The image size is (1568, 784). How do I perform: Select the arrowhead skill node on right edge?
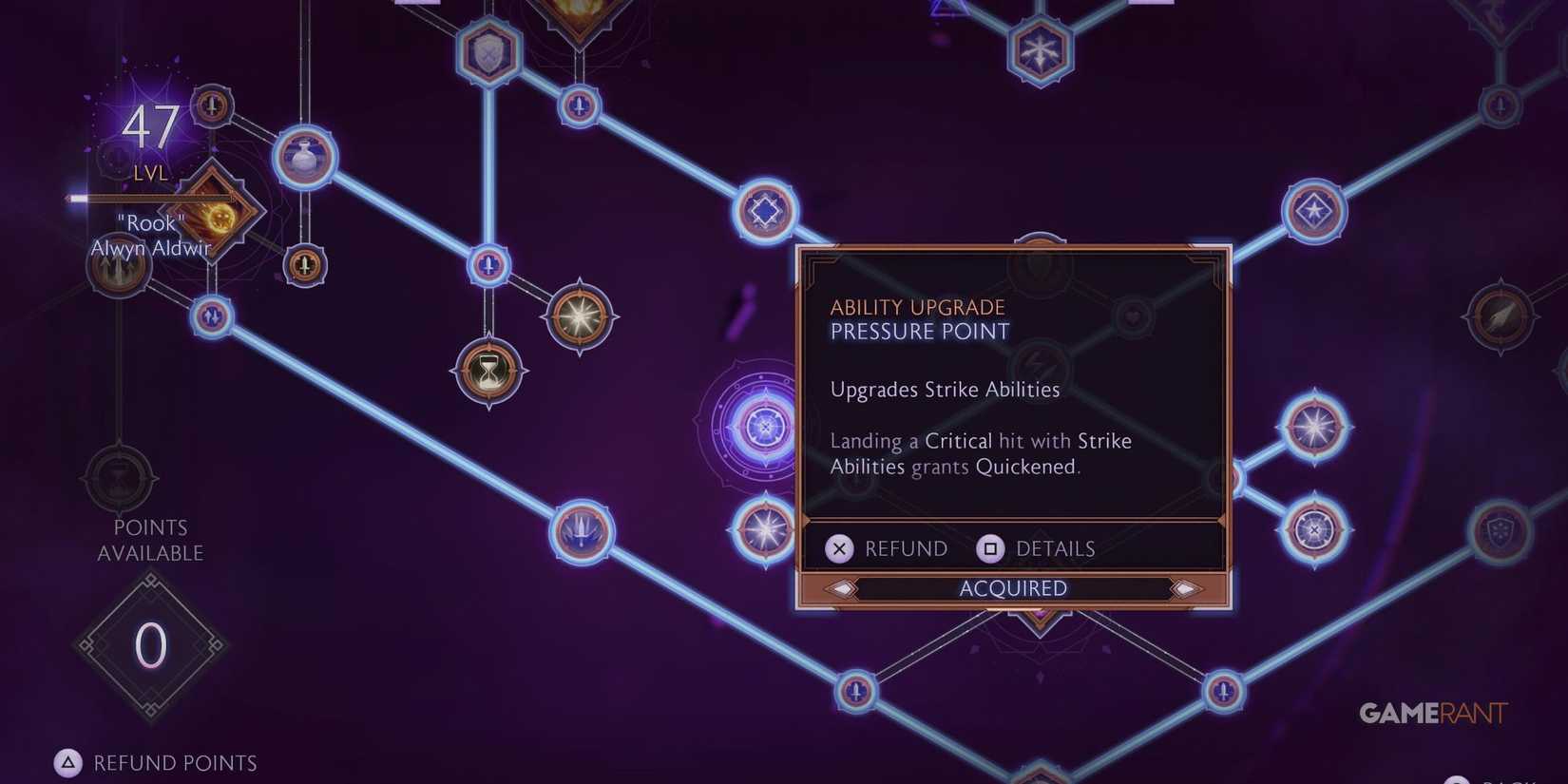[1501, 316]
